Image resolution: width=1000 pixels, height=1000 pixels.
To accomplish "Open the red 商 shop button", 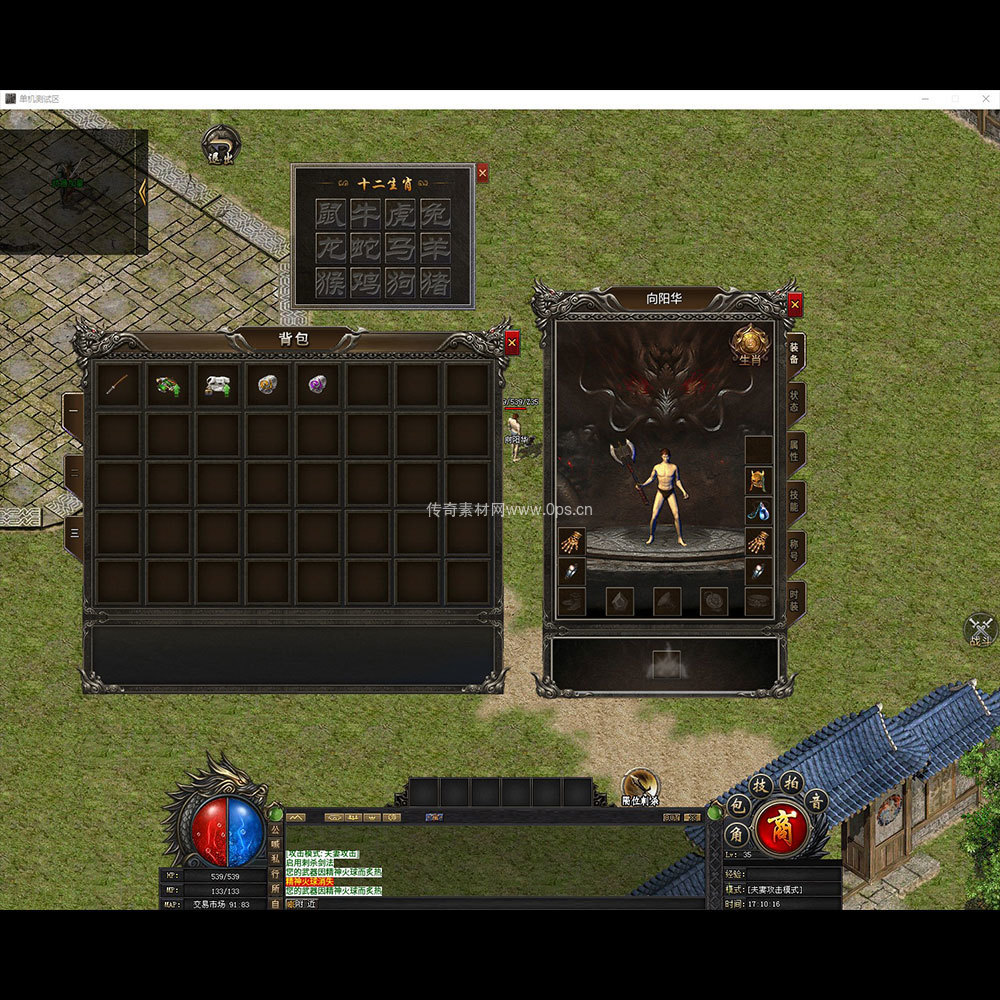I will [781, 828].
